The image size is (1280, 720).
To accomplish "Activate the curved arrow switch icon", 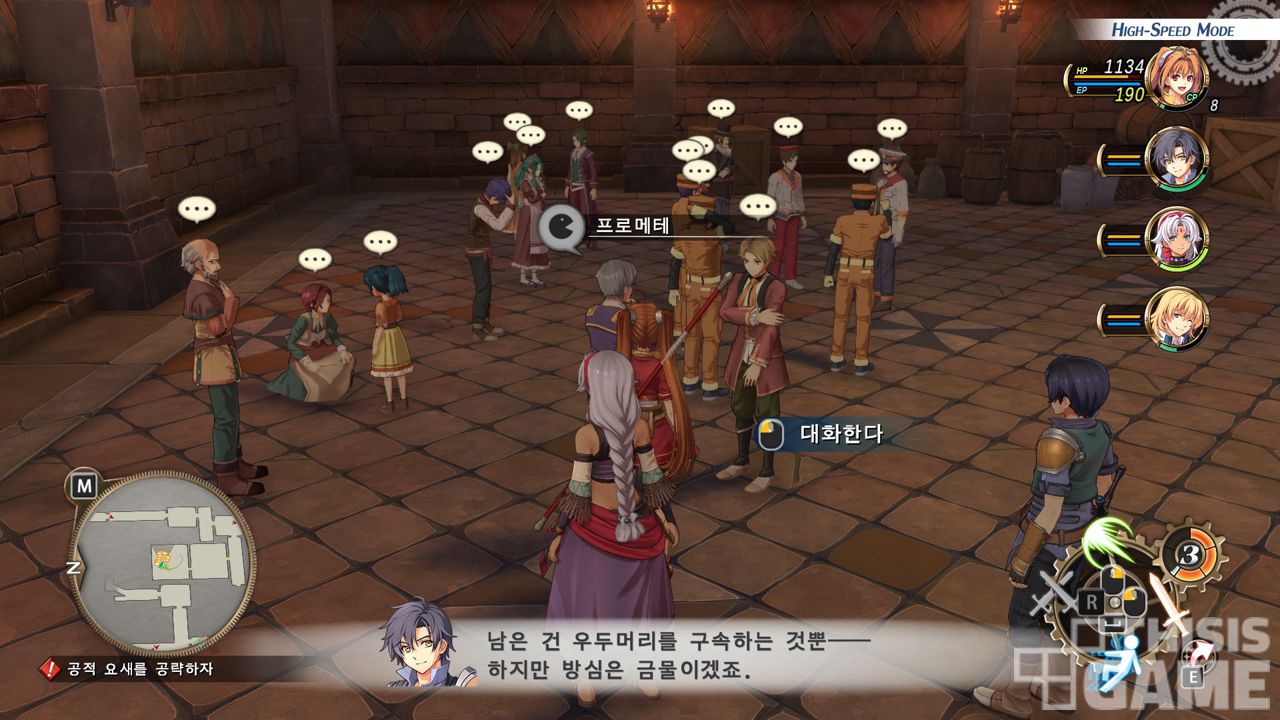I will pos(1199,655).
